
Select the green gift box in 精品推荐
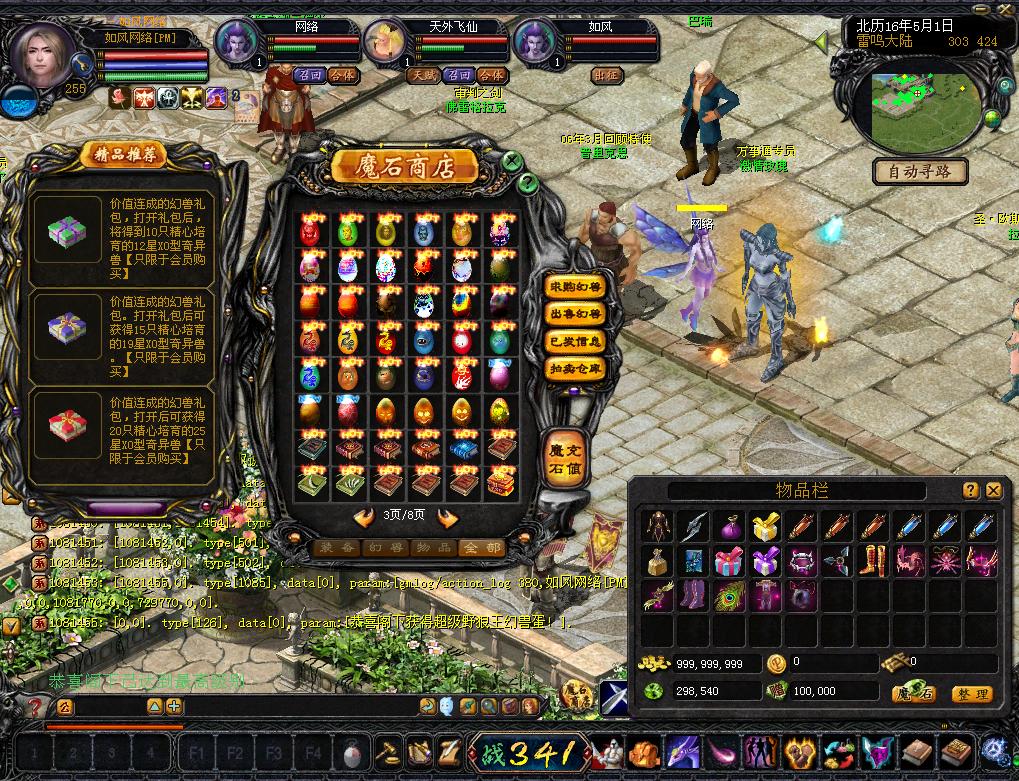coord(67,232)
